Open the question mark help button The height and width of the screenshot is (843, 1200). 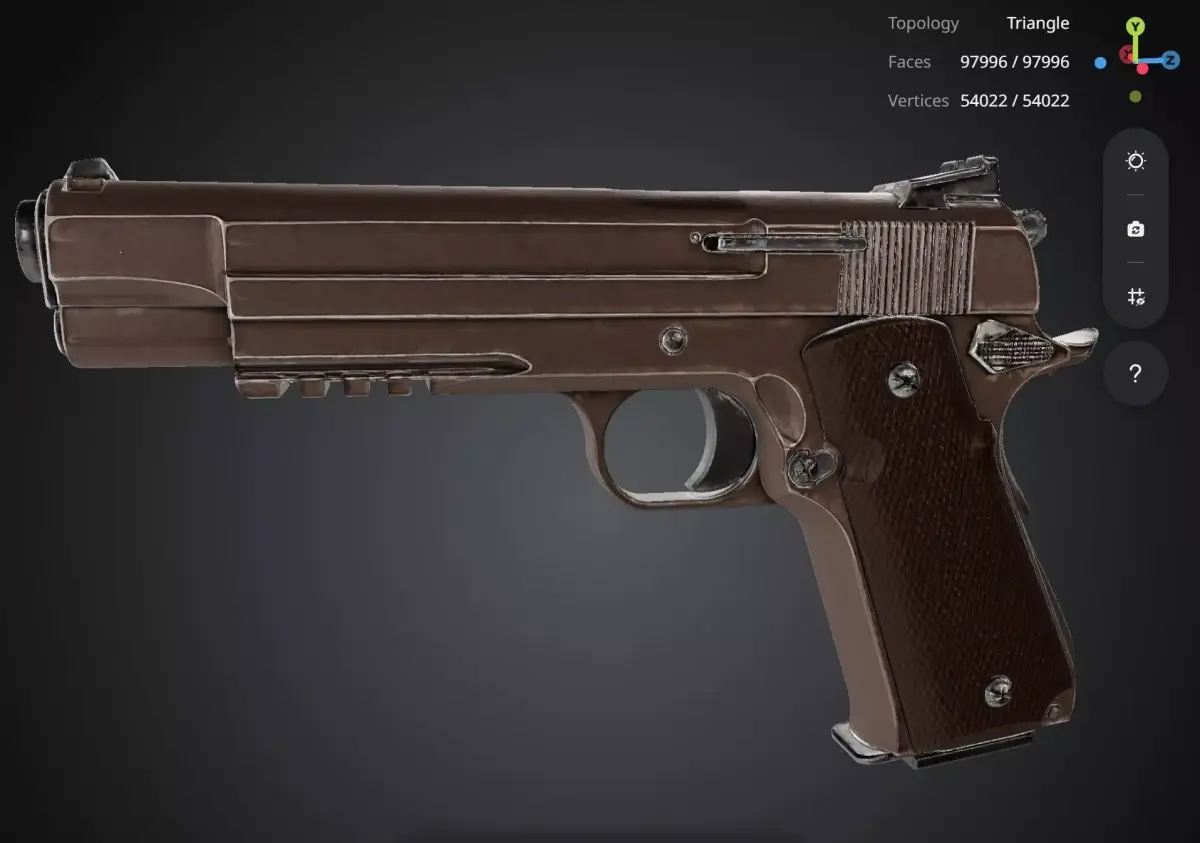point(1135,374)
